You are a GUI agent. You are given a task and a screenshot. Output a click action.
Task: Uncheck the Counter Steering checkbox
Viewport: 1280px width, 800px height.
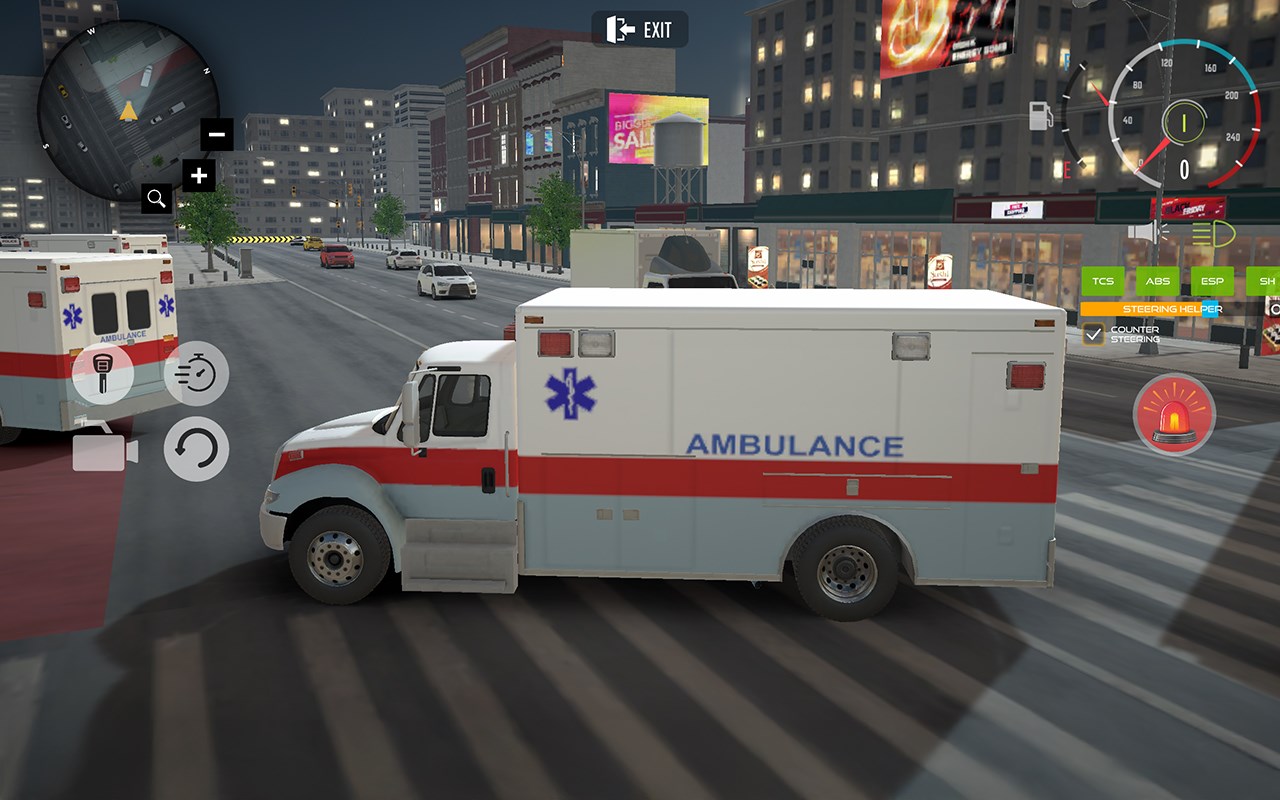tap(1092, 333)
